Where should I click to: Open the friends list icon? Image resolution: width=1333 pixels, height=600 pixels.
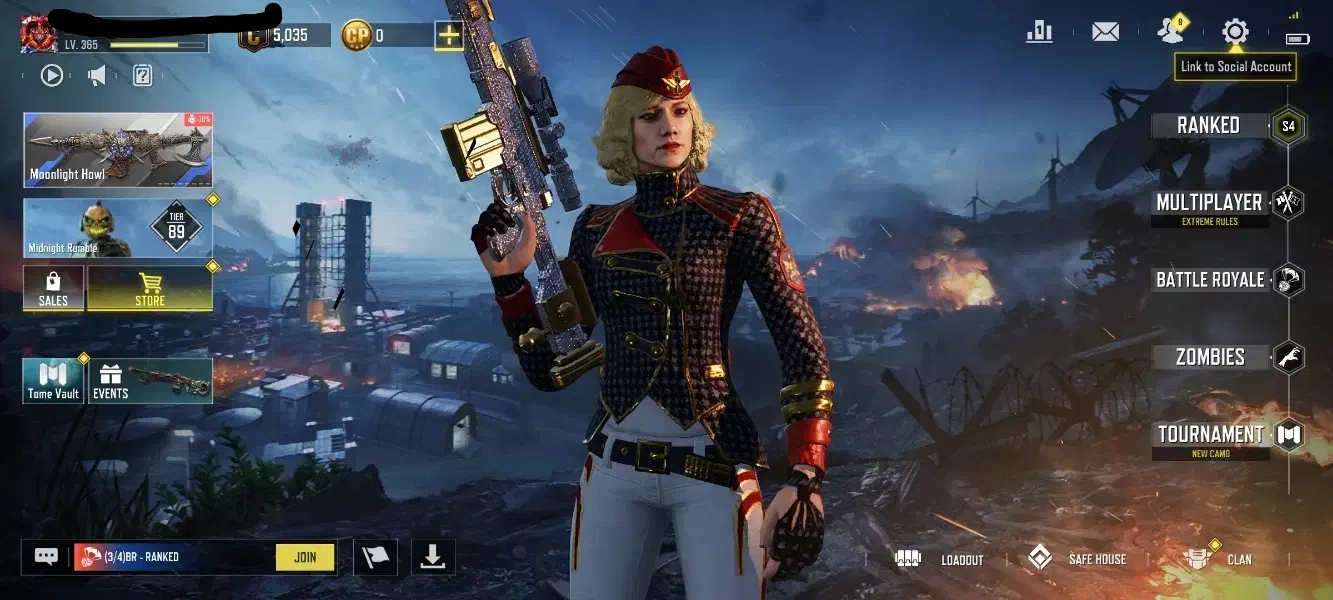[1169, 32]
